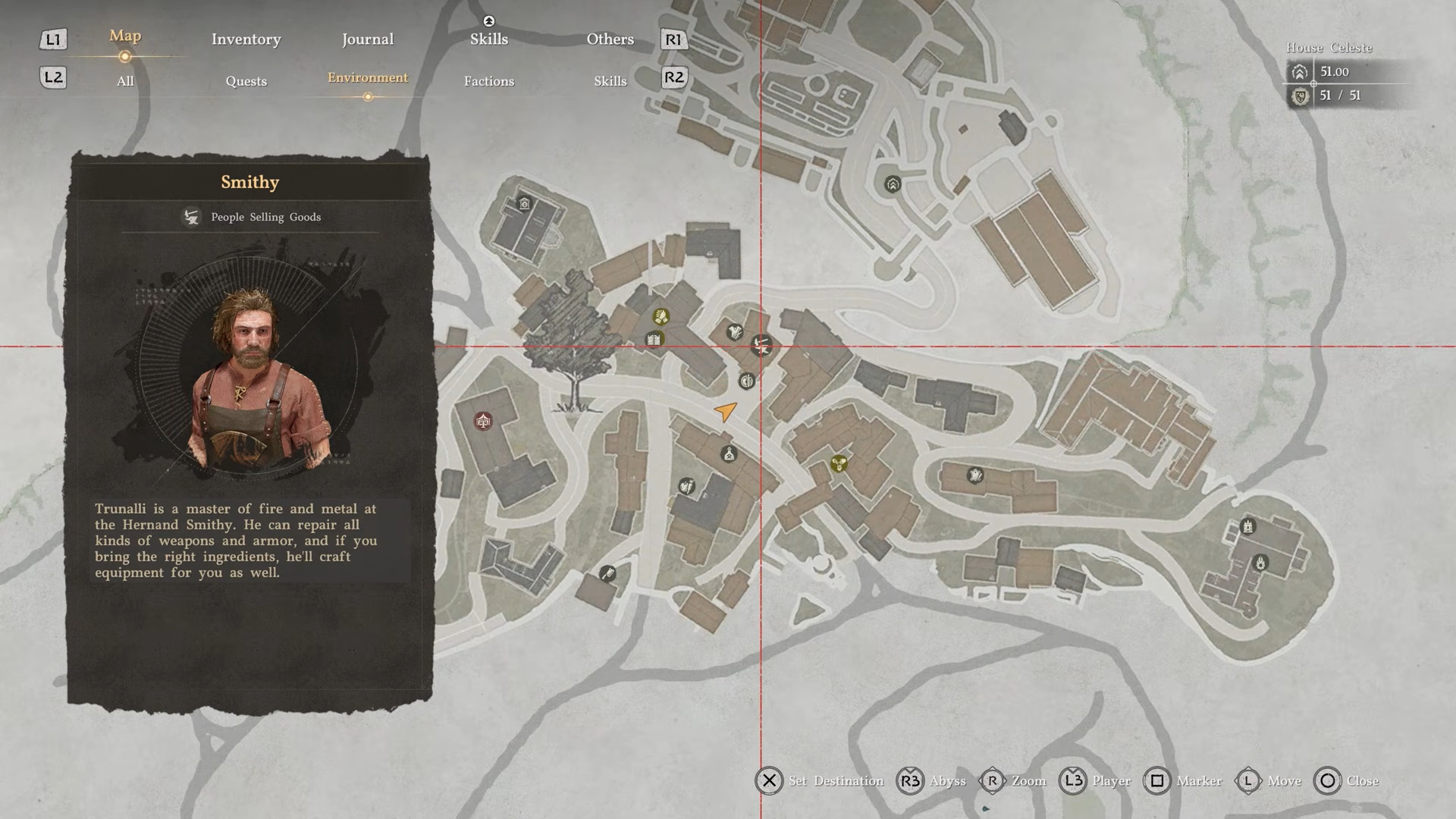Select the cleaver butcher marker
Image resolution: width=1456 pixels, height=819 pixels.
click(x=607, y=573)
